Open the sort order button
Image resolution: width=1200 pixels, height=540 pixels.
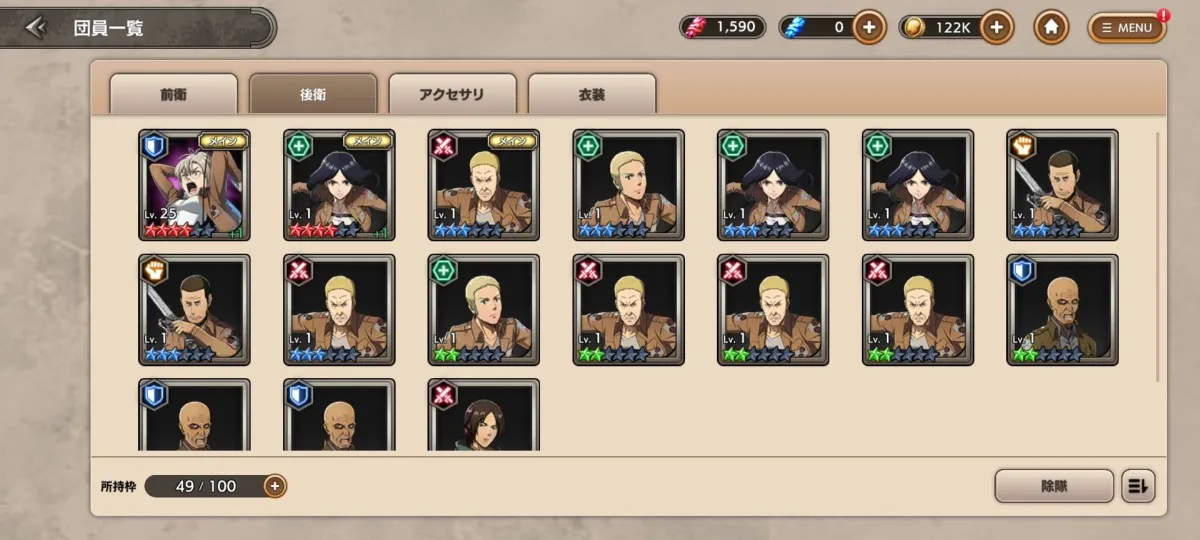(x=1139, y=486)
